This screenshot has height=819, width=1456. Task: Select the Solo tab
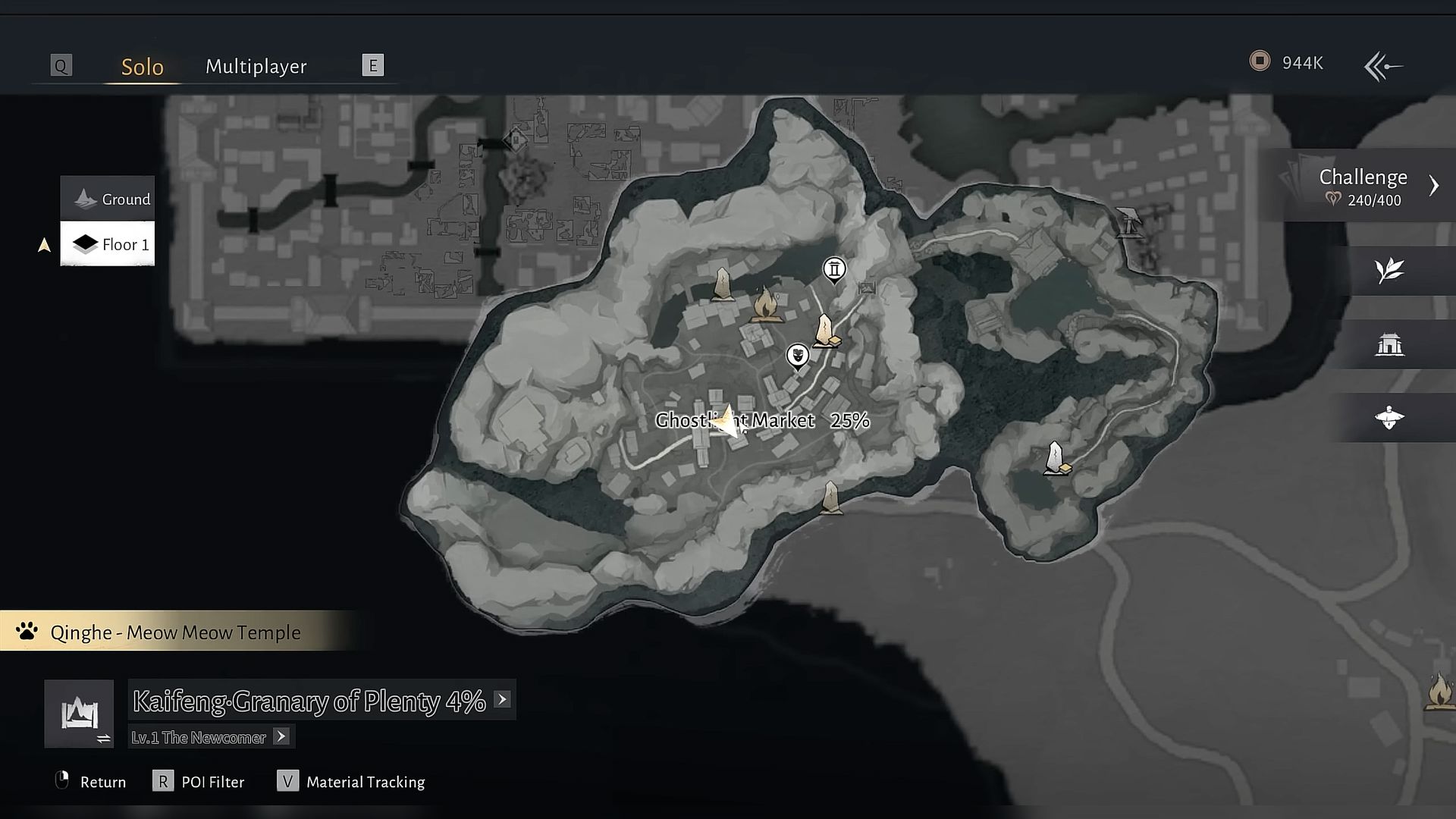143,67
